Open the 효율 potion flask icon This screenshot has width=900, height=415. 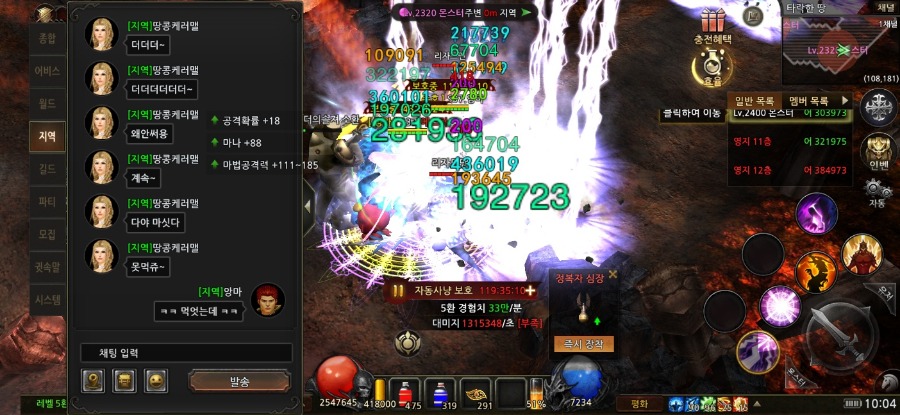(x=713, y=66)
